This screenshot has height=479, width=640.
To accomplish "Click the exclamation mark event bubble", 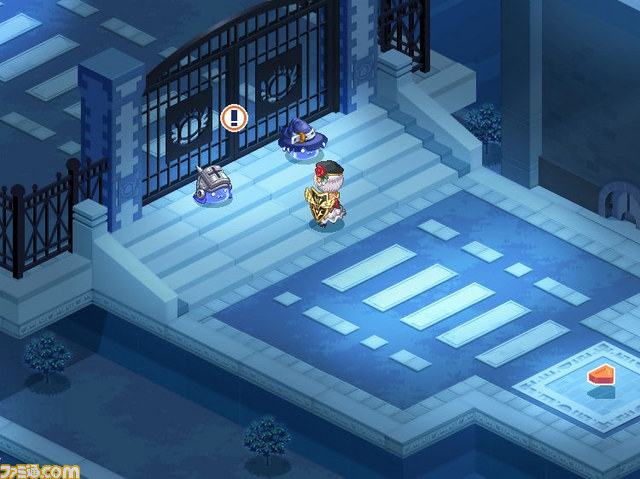I will click(233, 118).
